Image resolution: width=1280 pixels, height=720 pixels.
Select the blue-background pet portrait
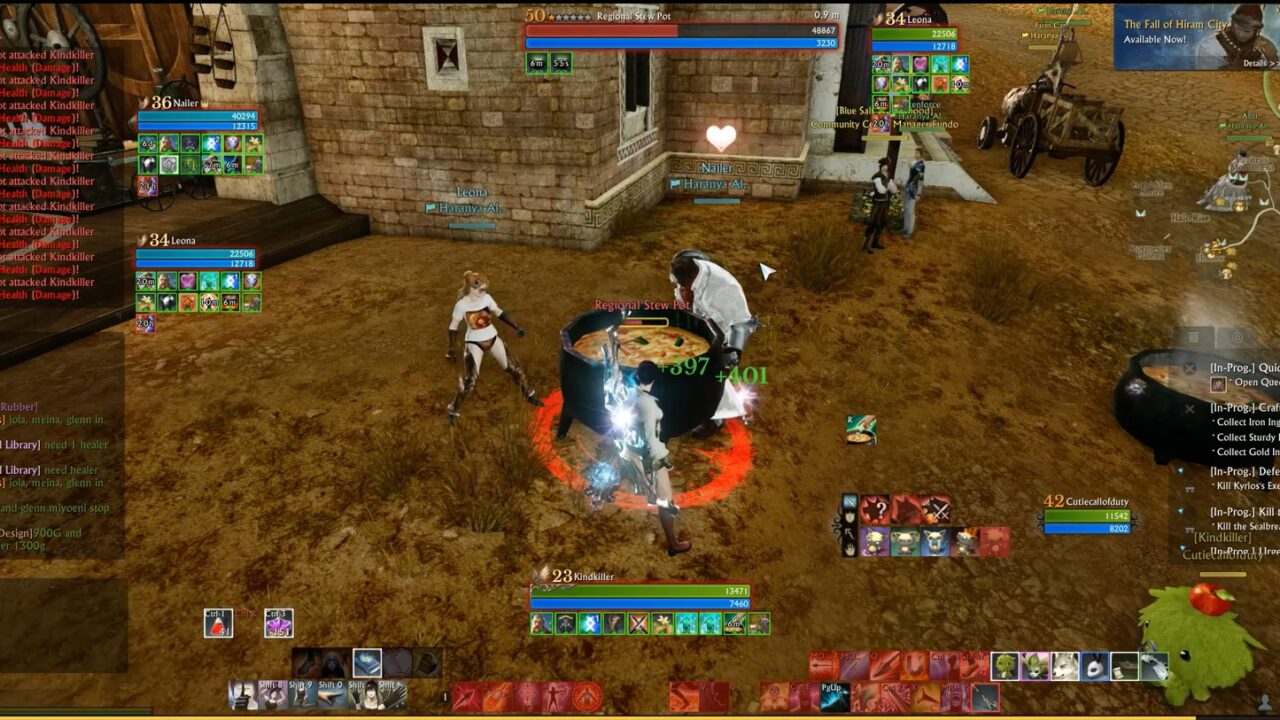click(935, 542)
